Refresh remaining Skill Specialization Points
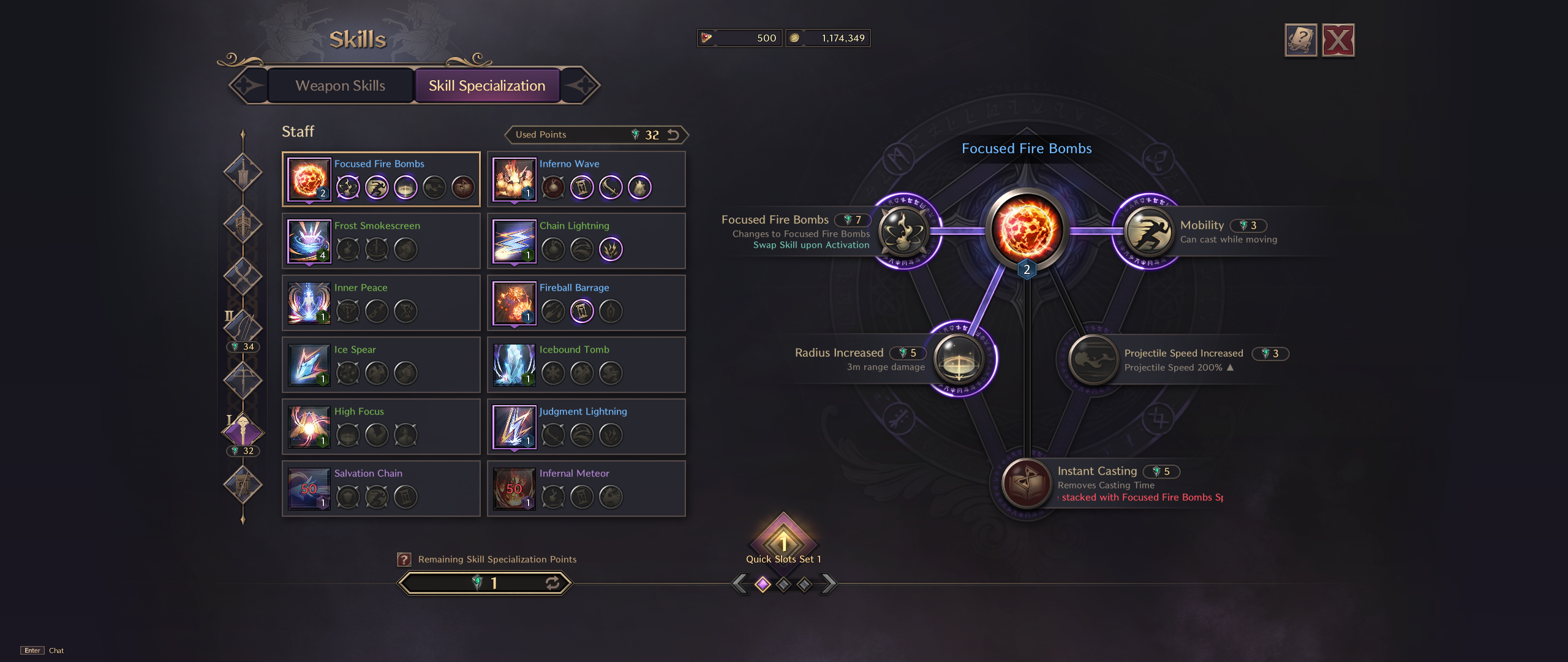The width and height of the screenshot is (1568, 662). pyautogui.click(x=552, y=583)
